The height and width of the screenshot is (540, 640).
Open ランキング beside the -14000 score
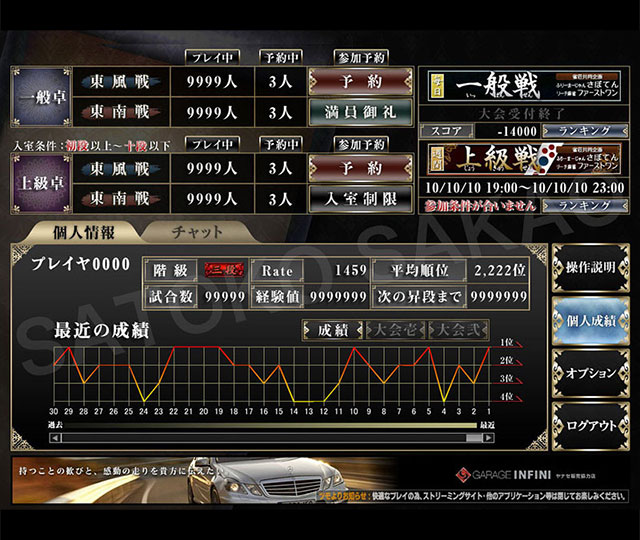[572, 131]
